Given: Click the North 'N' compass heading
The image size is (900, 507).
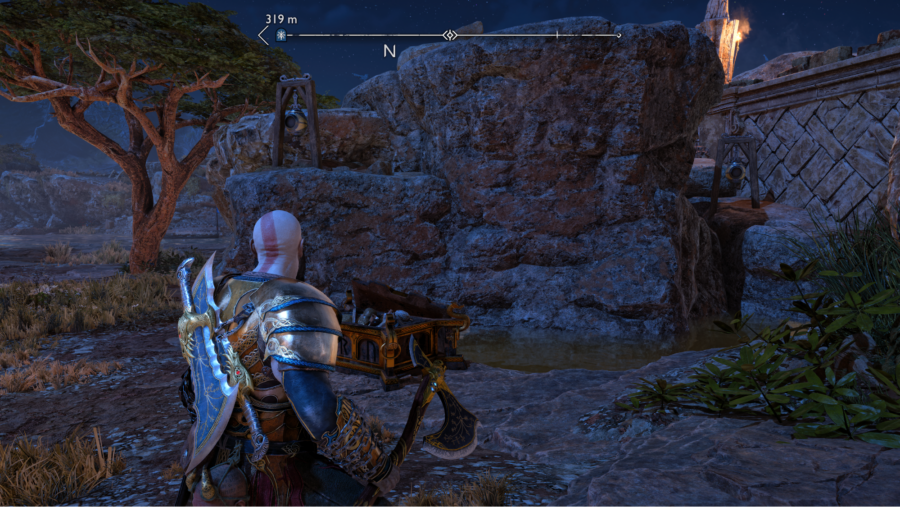Looking at the screenshot, I should click(x=390, y=51).
